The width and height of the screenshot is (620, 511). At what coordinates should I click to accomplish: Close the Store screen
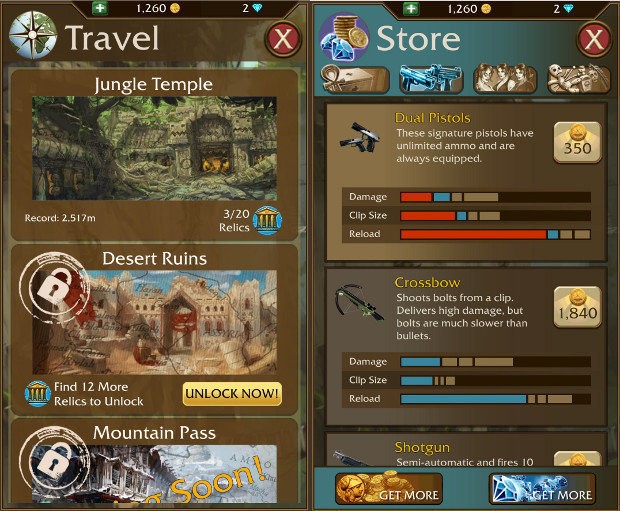click(594, 40)
